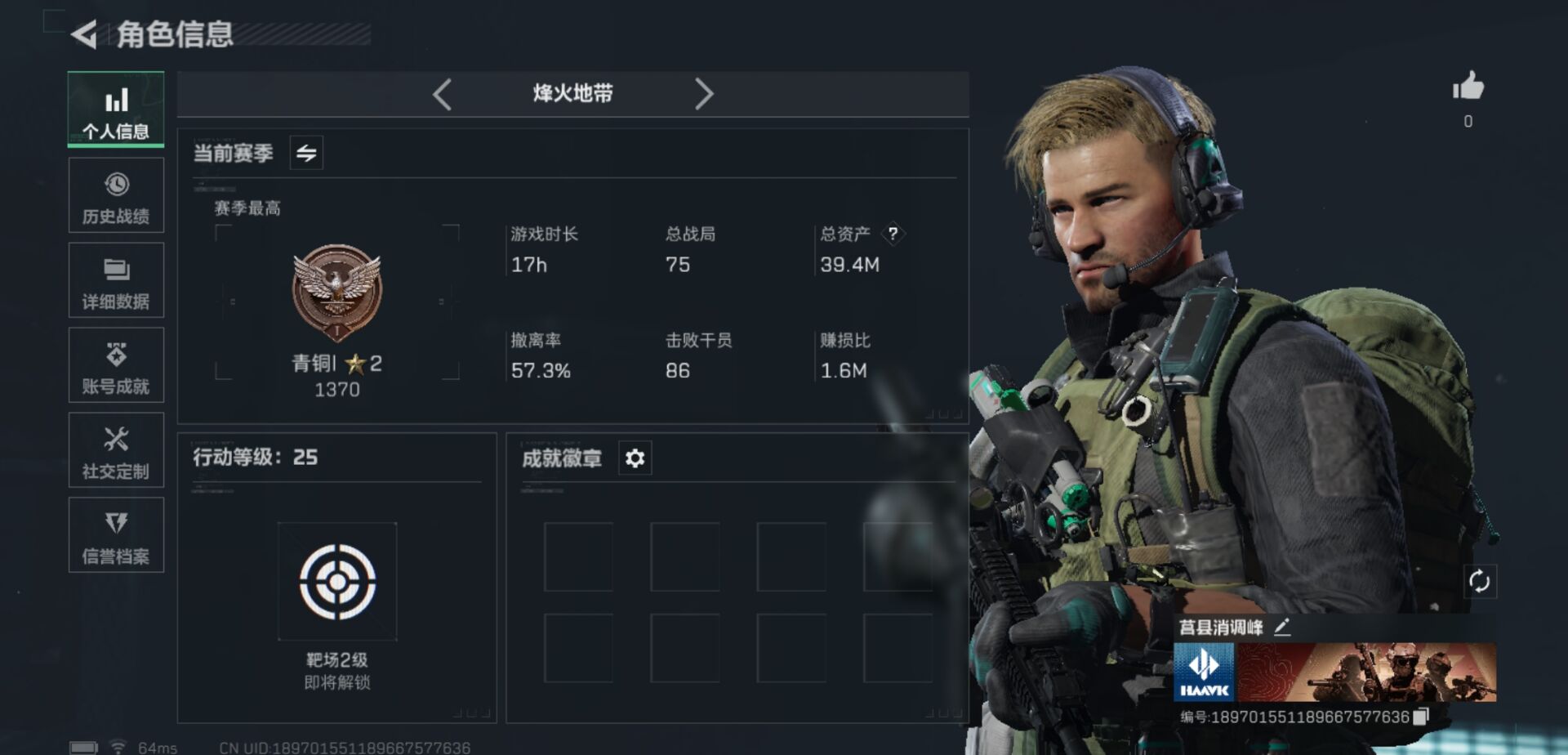The width and height of the screenshot is (1568, 755).
Task: Select the 靶场2级 target icon
Action: [x=337, y=582]
